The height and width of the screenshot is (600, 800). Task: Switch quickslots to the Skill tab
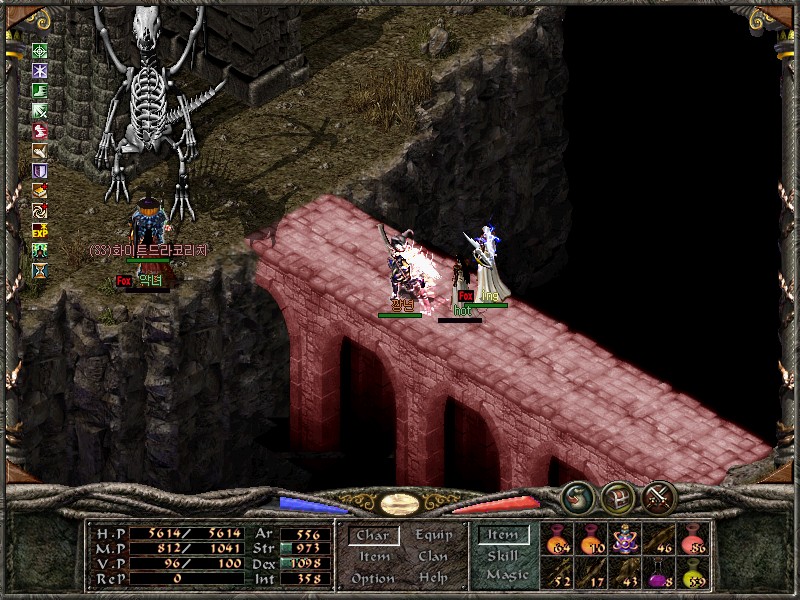[x=502, y=556]
